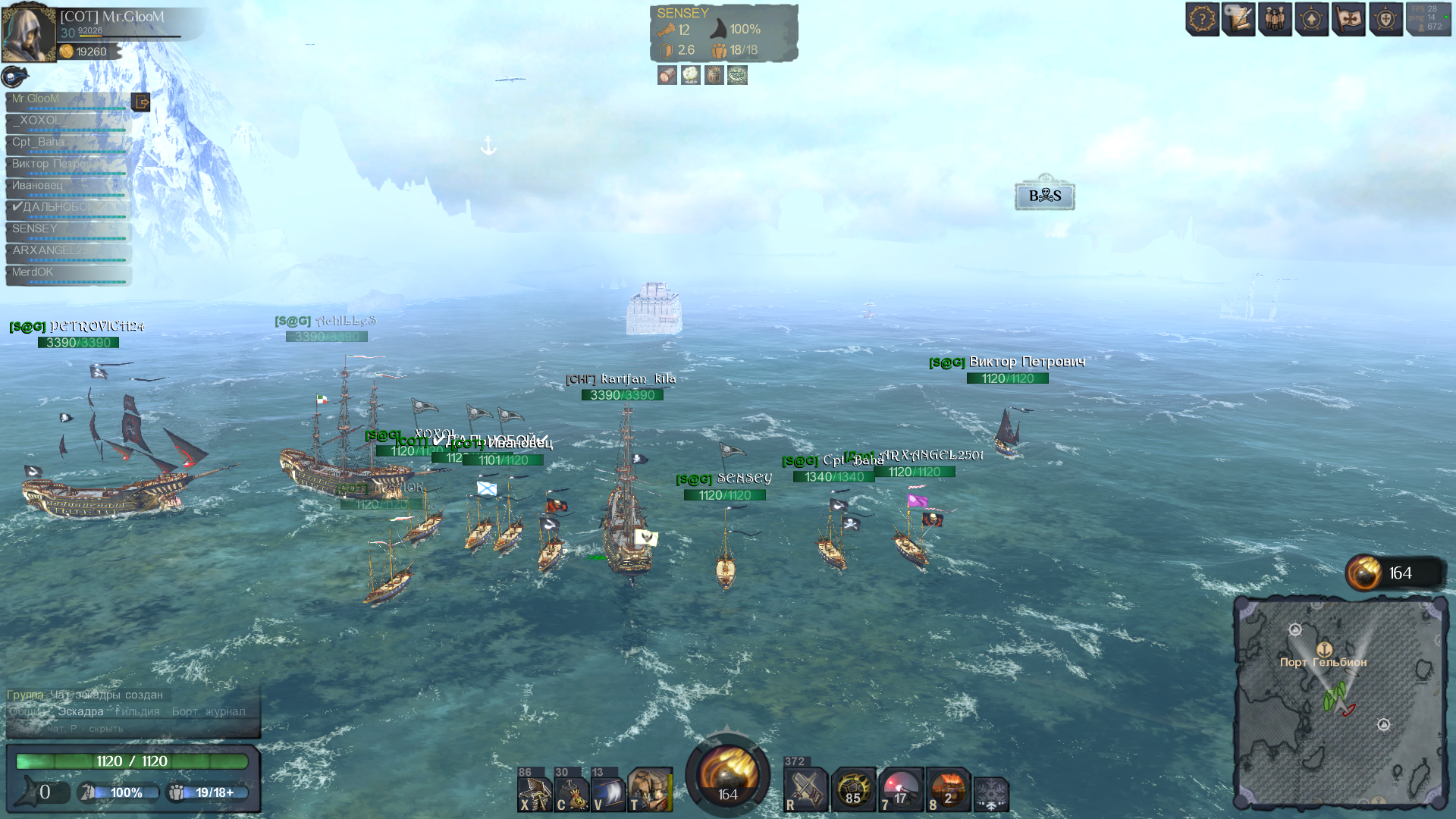
Task: Open the help question-mark icon
Action: point(1202,19)
